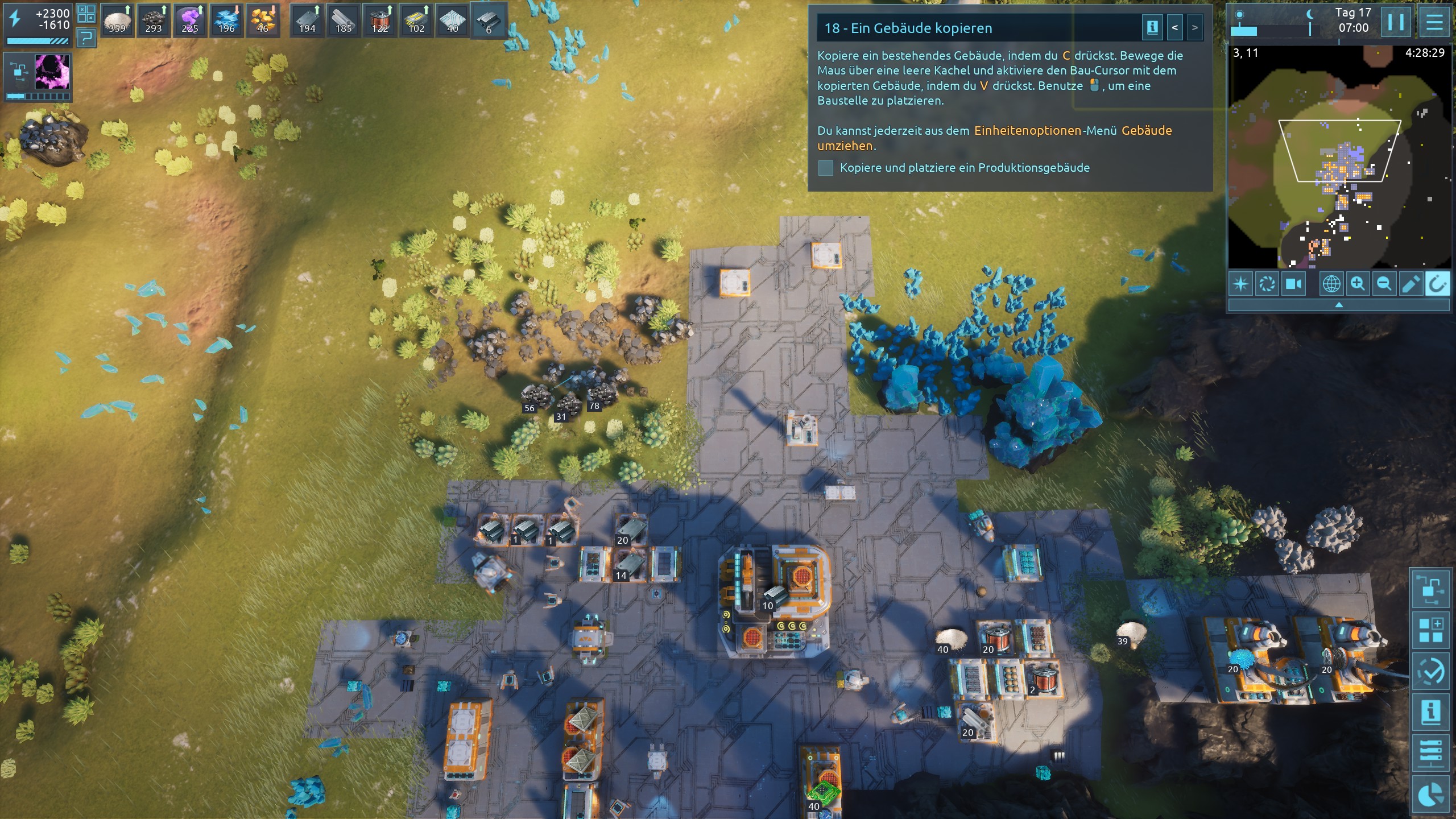Select the purple research portrait panel

(x=52, y=72)
